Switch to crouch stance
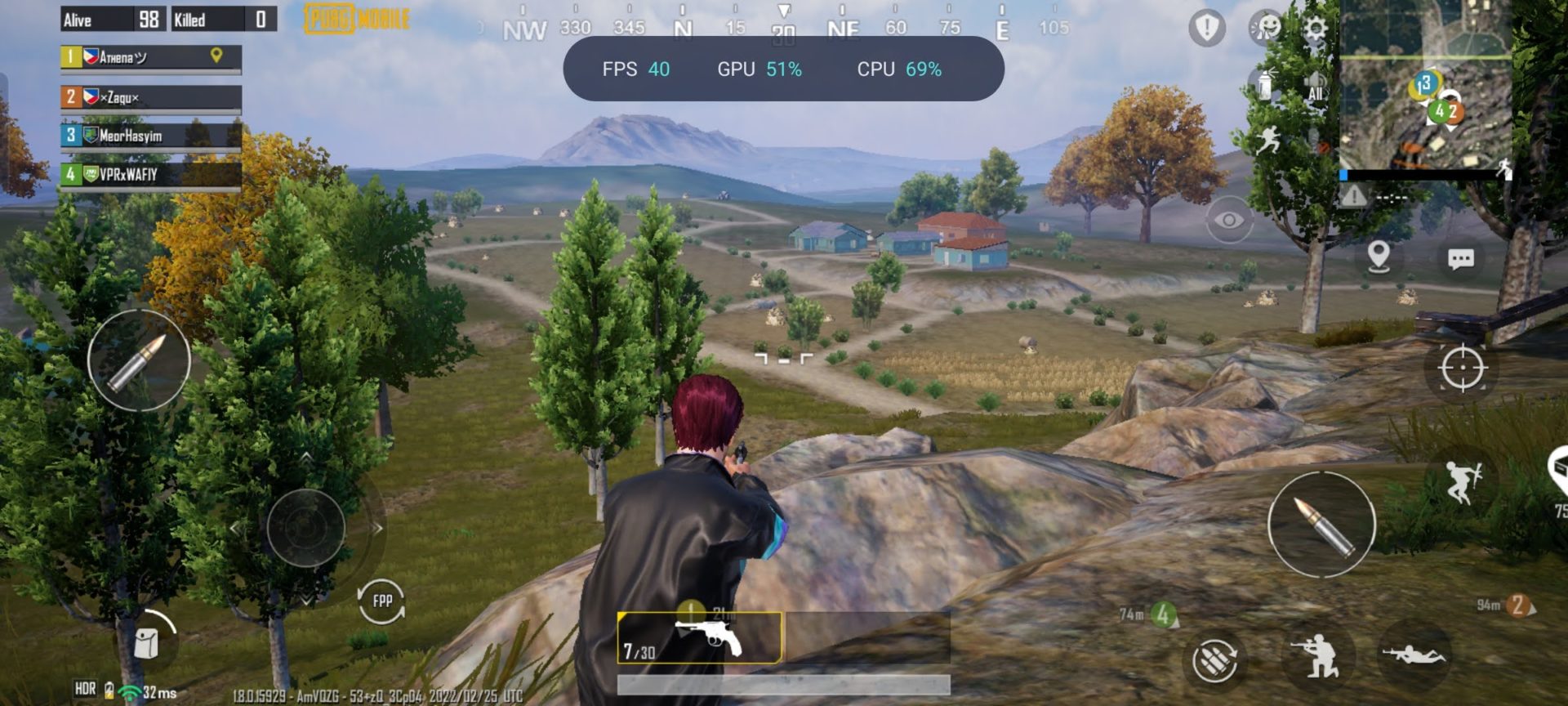The height and width of the screenshot is (706, 1568). click(1317, 656)
